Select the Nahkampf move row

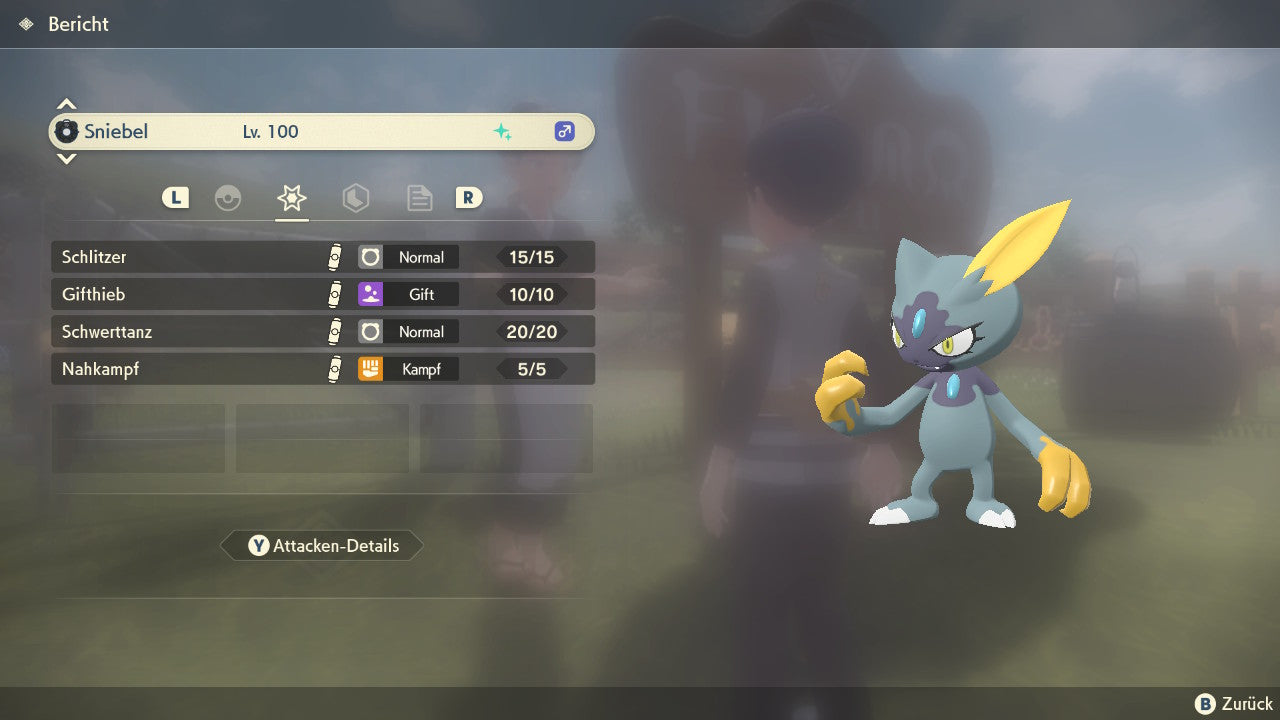[x=322, y=369]
